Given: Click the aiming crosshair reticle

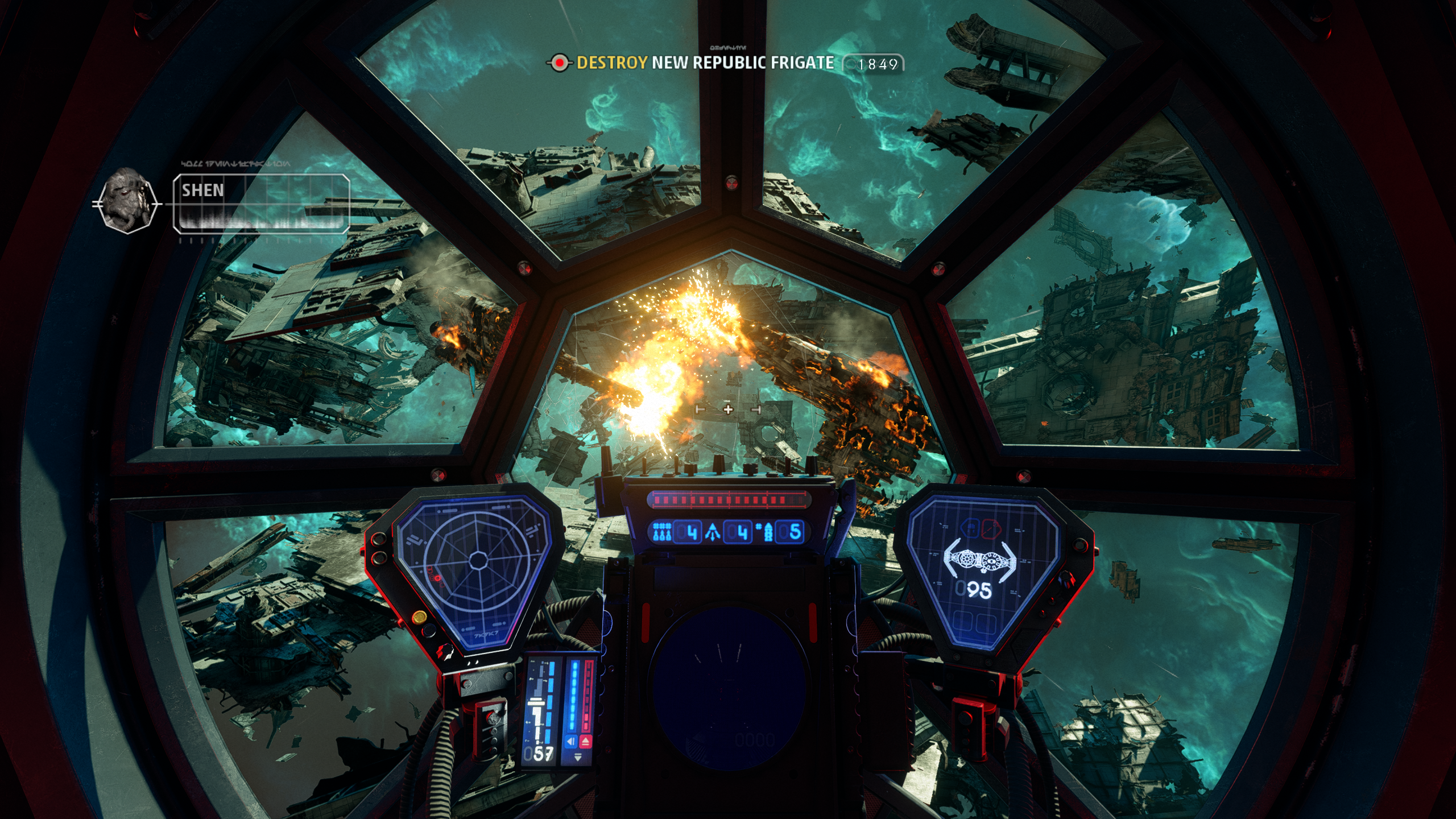Looking at the screenshot, I should (728, 409).
